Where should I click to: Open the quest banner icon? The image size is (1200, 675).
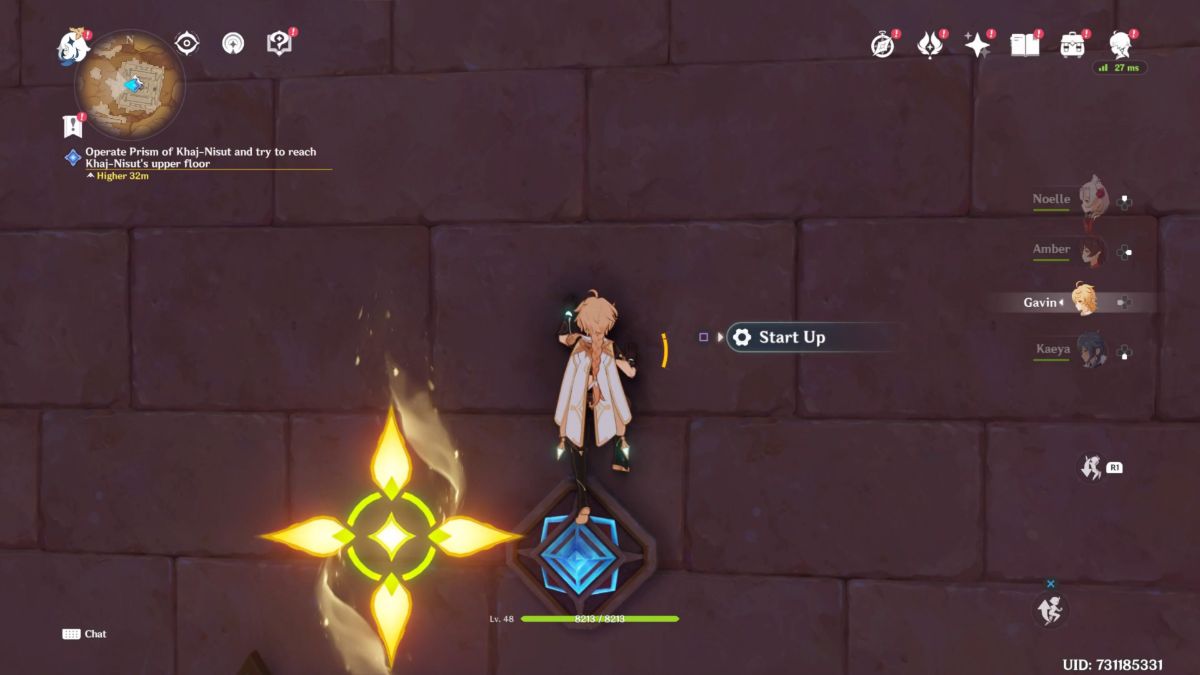pyautogui.click(x=72, y=126)
